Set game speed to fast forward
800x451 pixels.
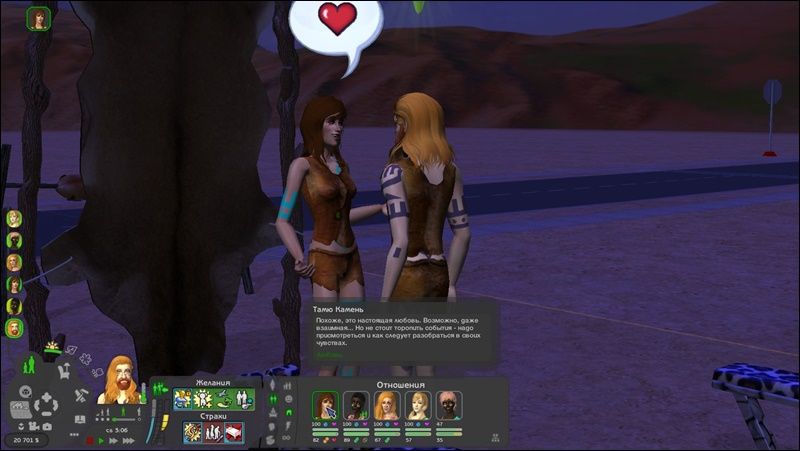[112, 439]
